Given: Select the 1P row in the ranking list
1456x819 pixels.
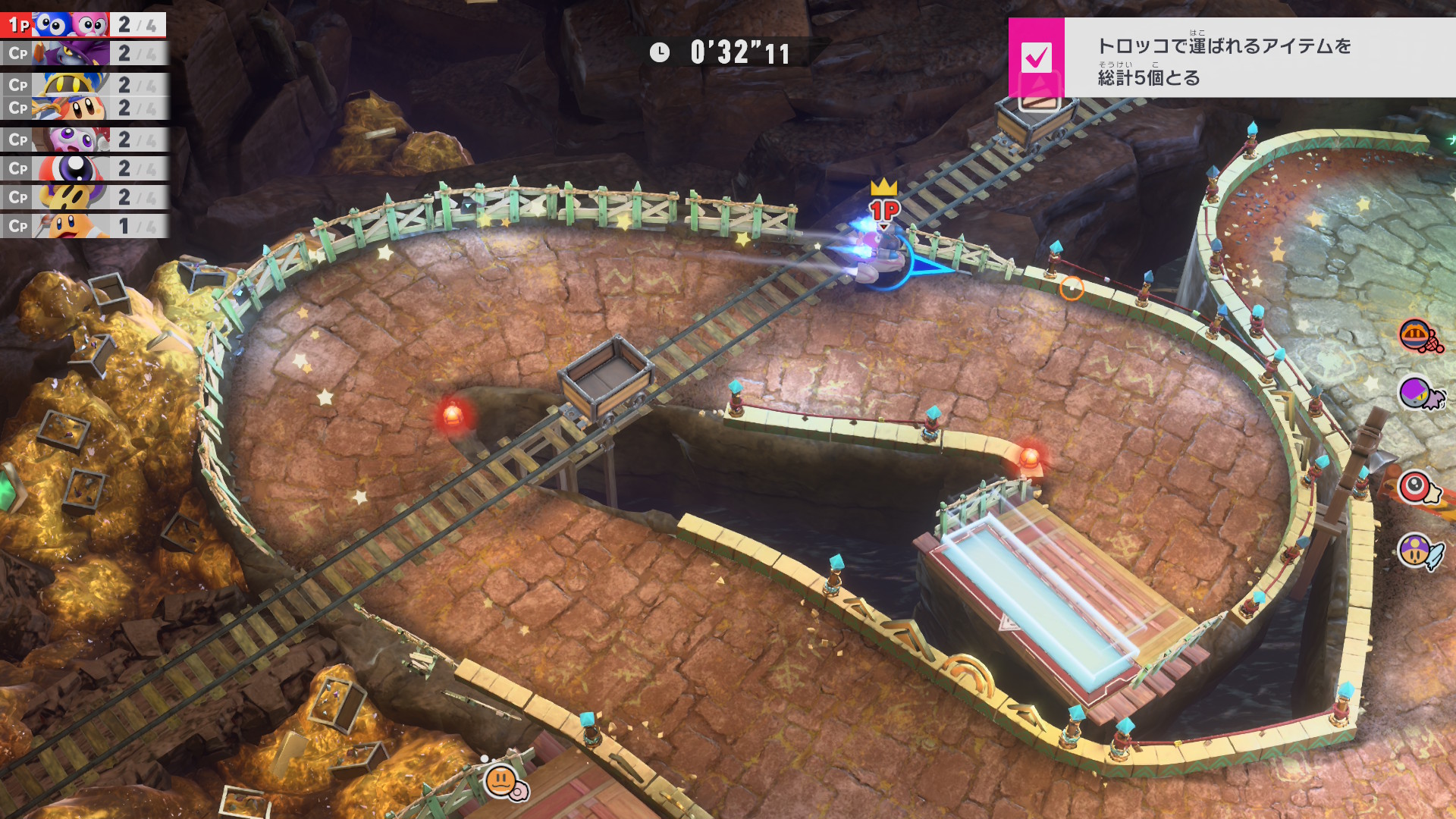Looking at the screenshot, I should 83,25.
